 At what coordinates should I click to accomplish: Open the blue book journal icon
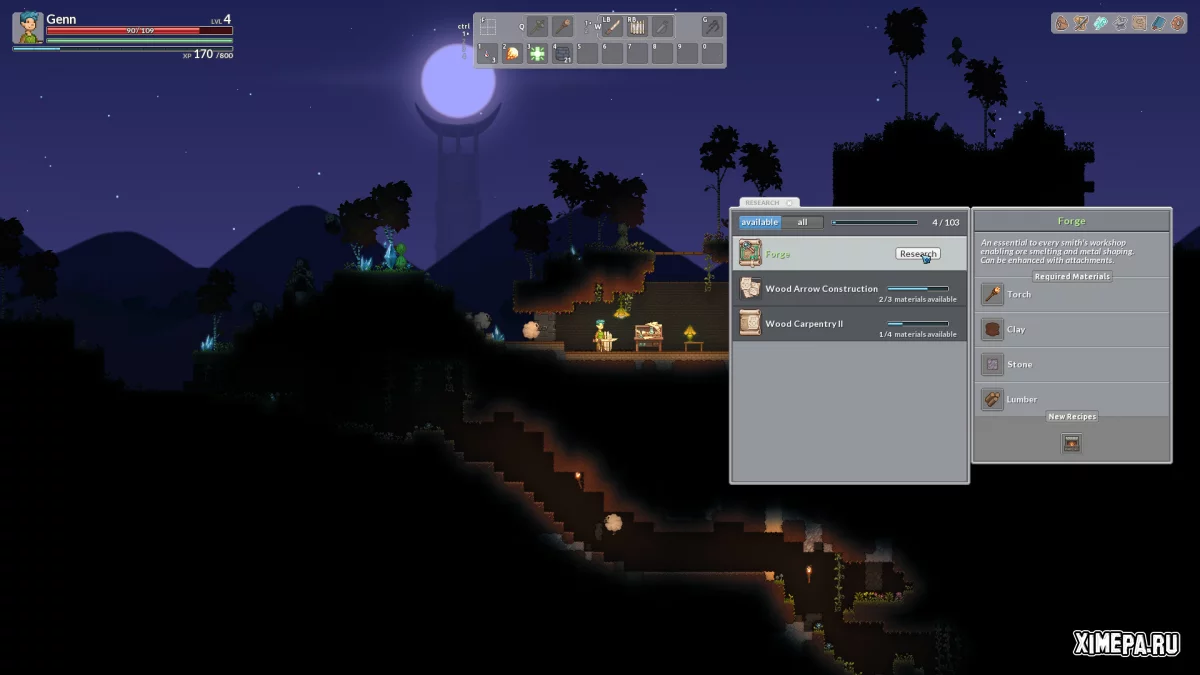pyautogui.click(x=1158, y=23)
